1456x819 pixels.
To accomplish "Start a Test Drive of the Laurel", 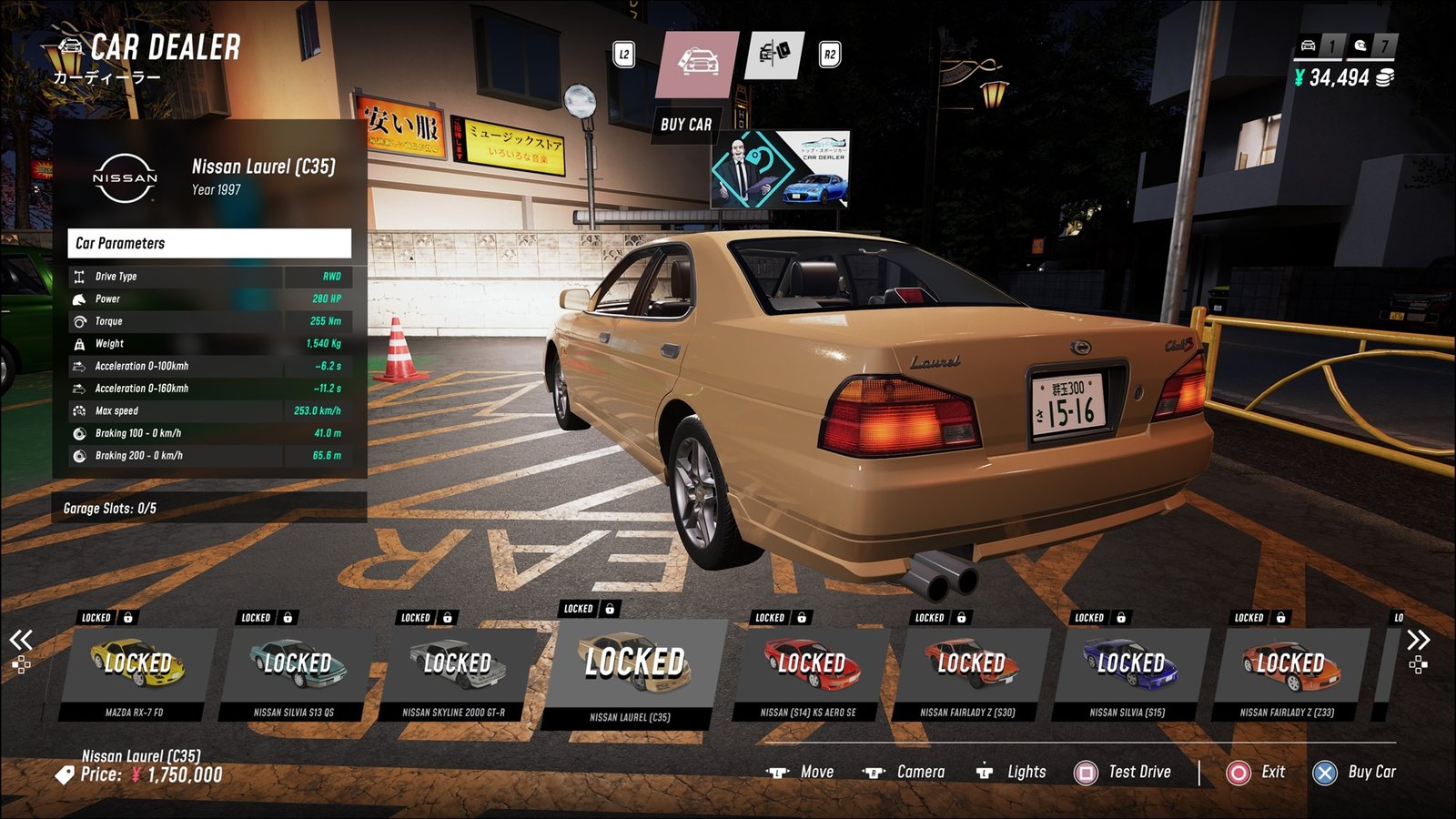I will pos(1124,773).
